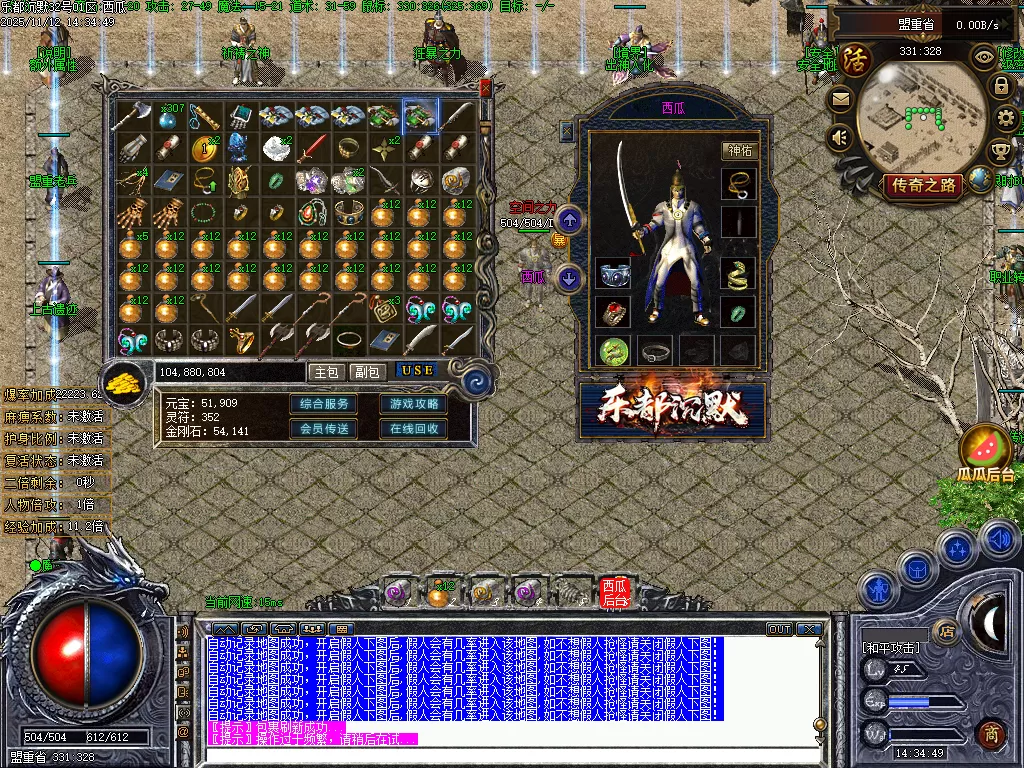This screenshot has width=1024, height=768.
Task: Switch to the 副包 secondary bag tab
Action: [367, 371]
